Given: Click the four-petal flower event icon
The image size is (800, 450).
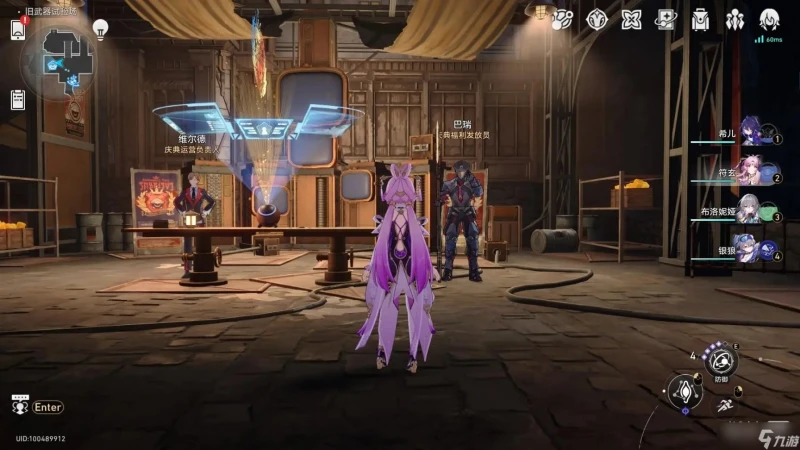Looking at the screenshot, I should 631,20.
